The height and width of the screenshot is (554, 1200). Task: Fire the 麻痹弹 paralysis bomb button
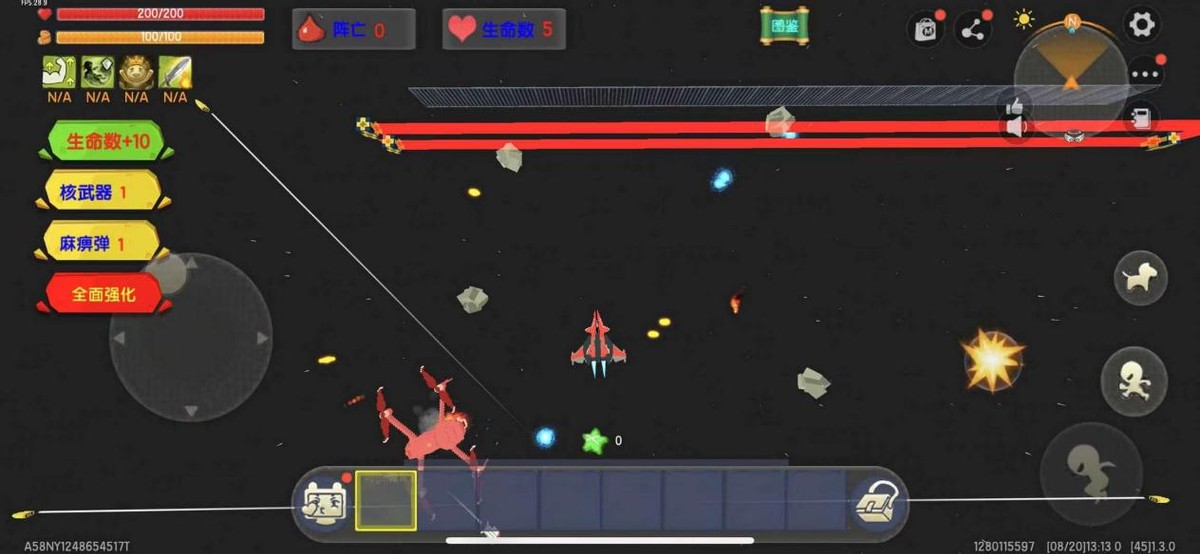point(98,243)
